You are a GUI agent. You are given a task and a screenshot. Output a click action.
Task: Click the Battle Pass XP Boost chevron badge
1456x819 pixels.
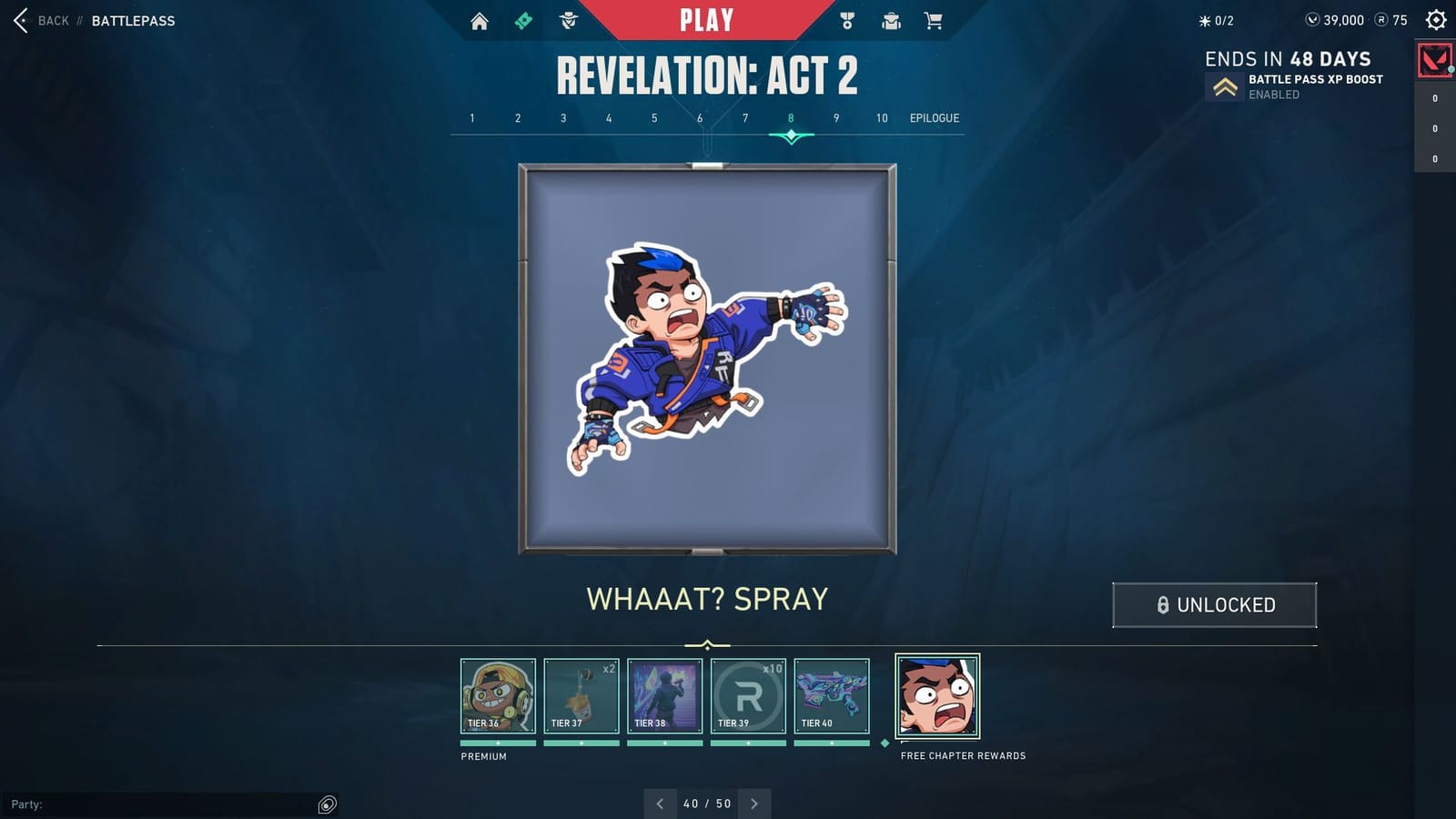[x=1224, y=86]
